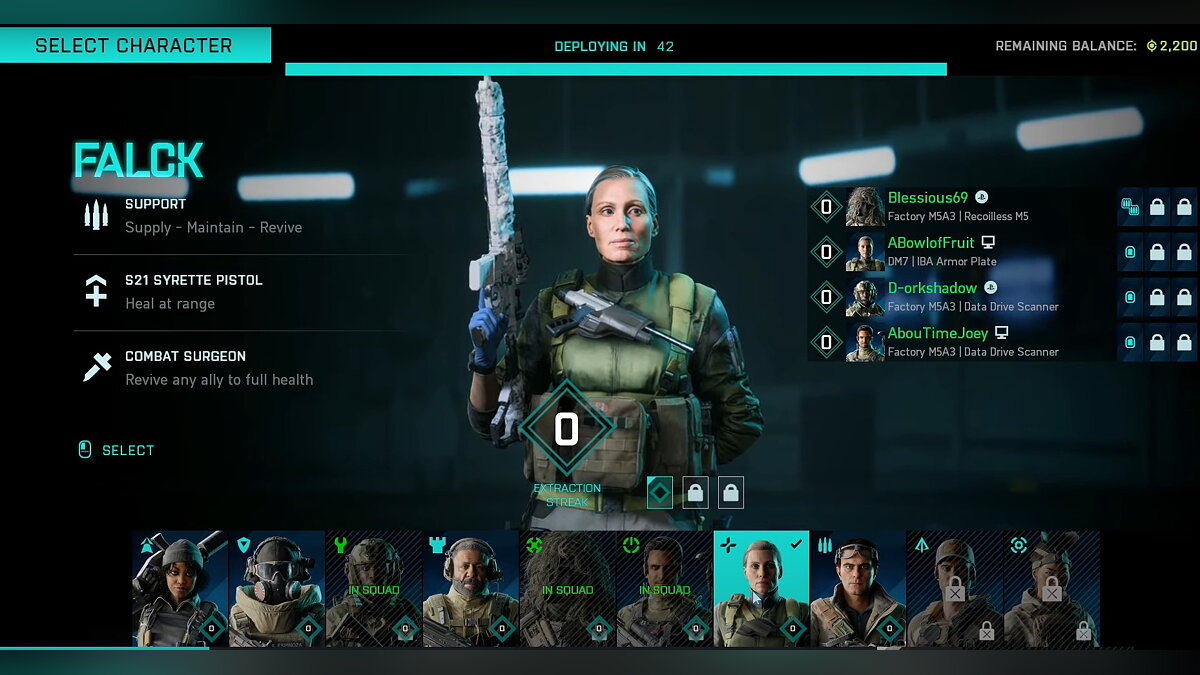Screen dimensions: 1200x675
Task: Select the in-squad specialist with green power icon
Action: coord(665,589)
